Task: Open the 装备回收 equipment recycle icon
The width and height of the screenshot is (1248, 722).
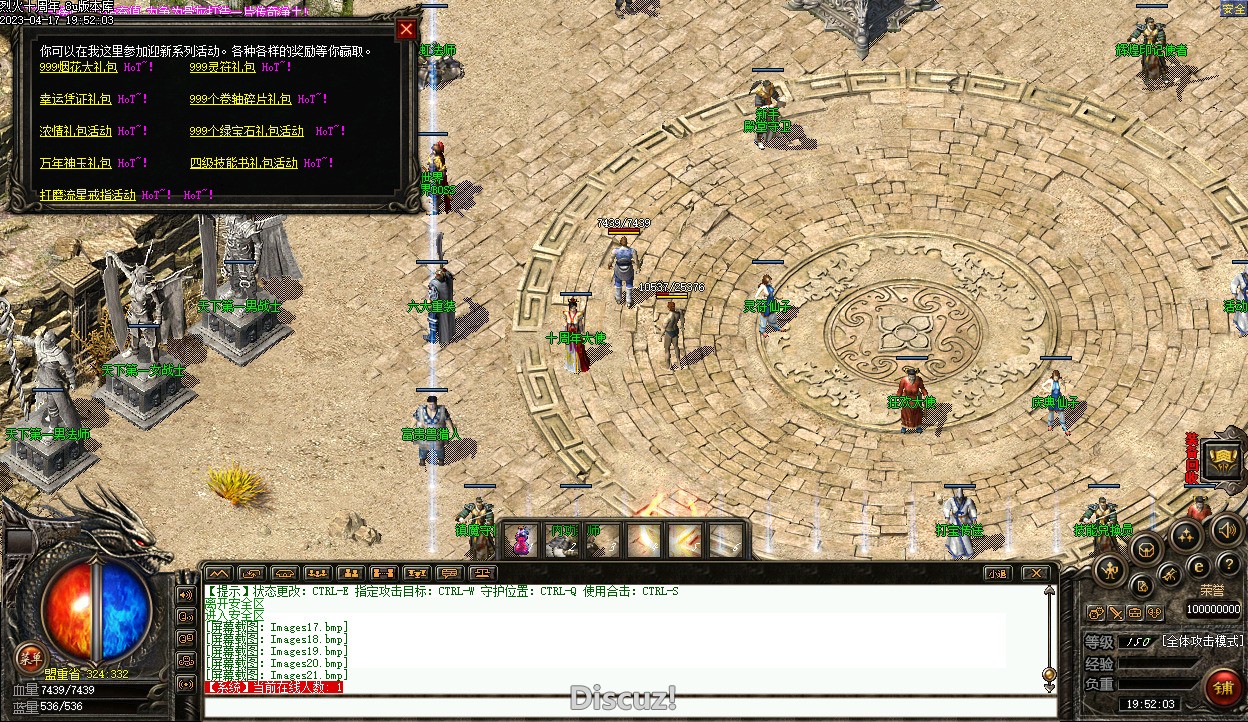Action: coord(1223,459)
